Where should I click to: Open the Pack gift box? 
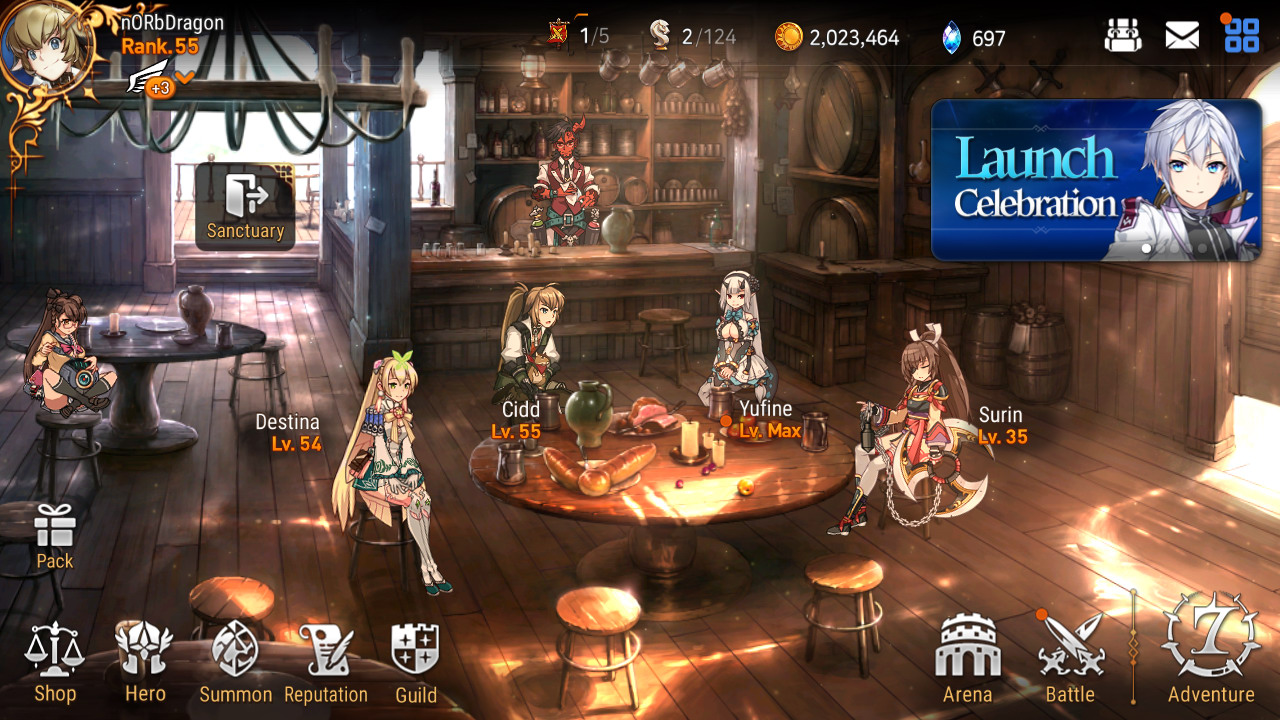click(x=55, y=536)
